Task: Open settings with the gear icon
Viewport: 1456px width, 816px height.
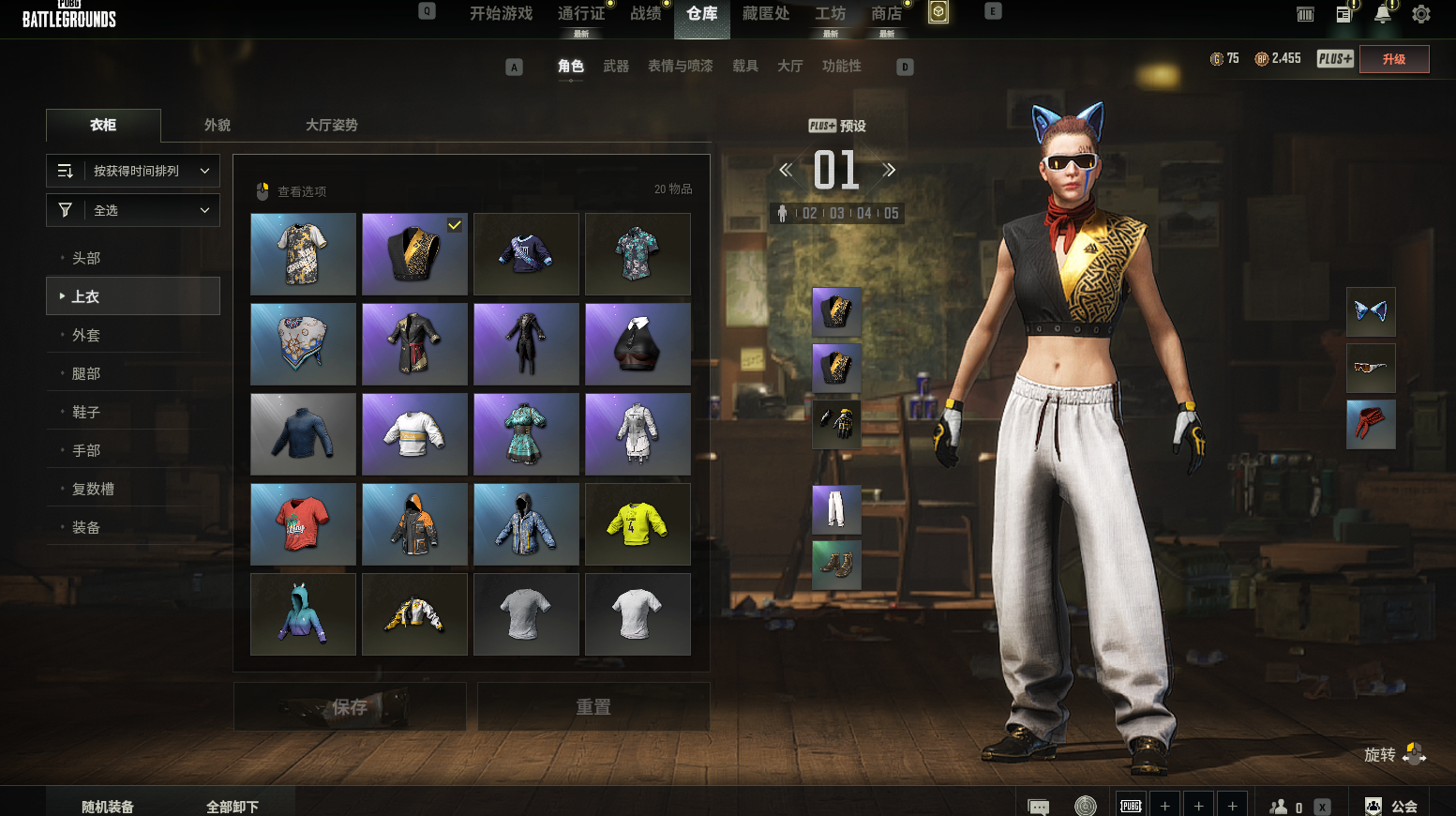Action: (1421, 14)
